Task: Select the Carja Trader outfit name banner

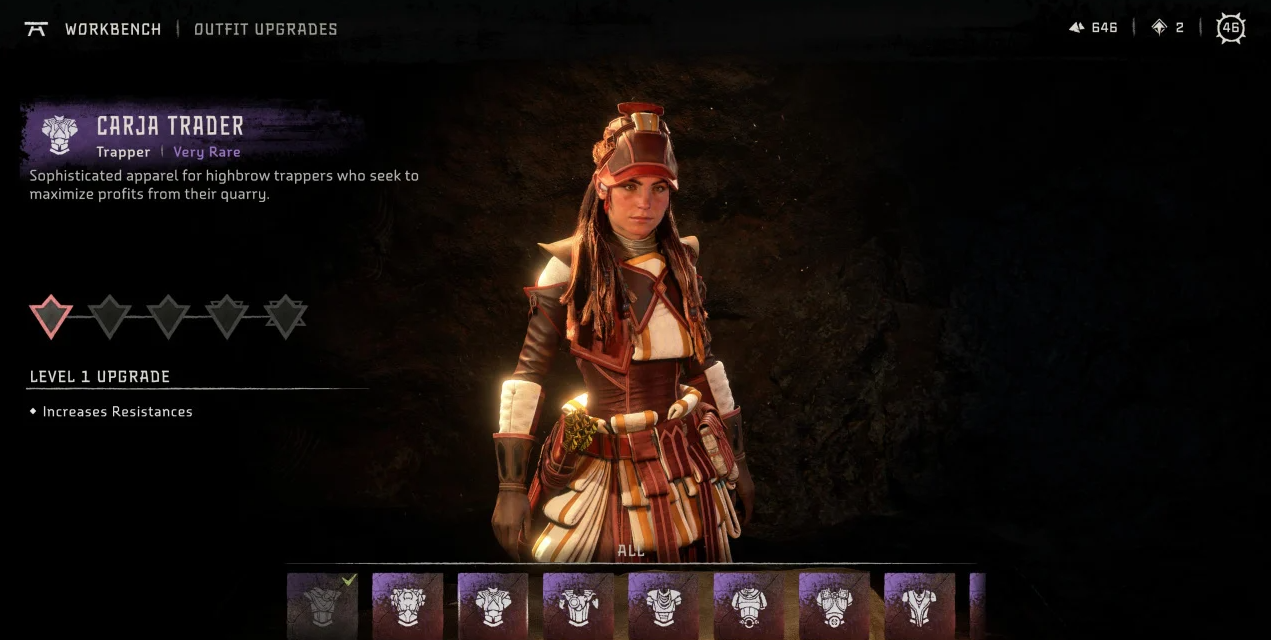Action: (x=170, y=126)
